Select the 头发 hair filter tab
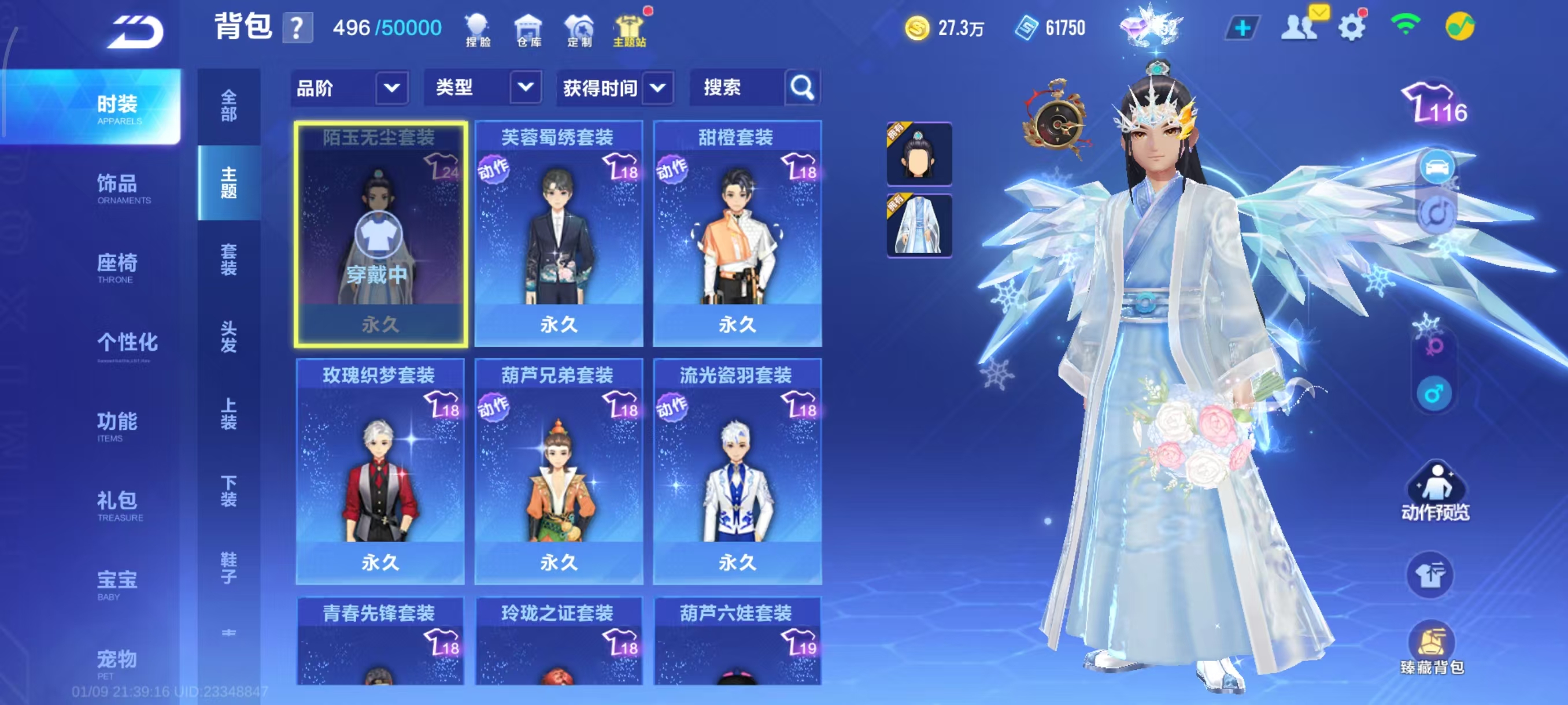Screen dimensions: 1568x705 [x=229, y=336]
